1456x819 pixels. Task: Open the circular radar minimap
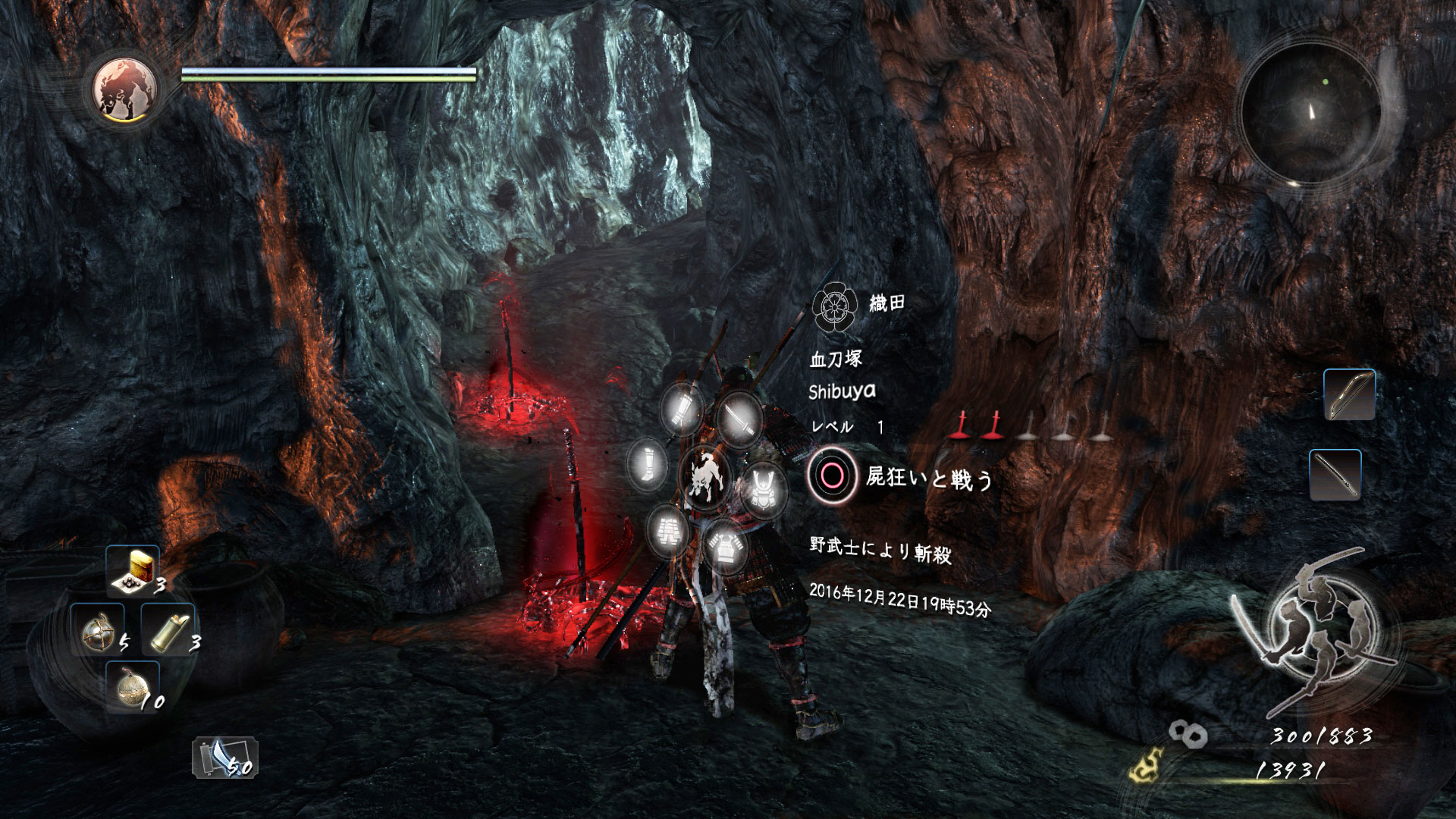(x=1310, y=114)
